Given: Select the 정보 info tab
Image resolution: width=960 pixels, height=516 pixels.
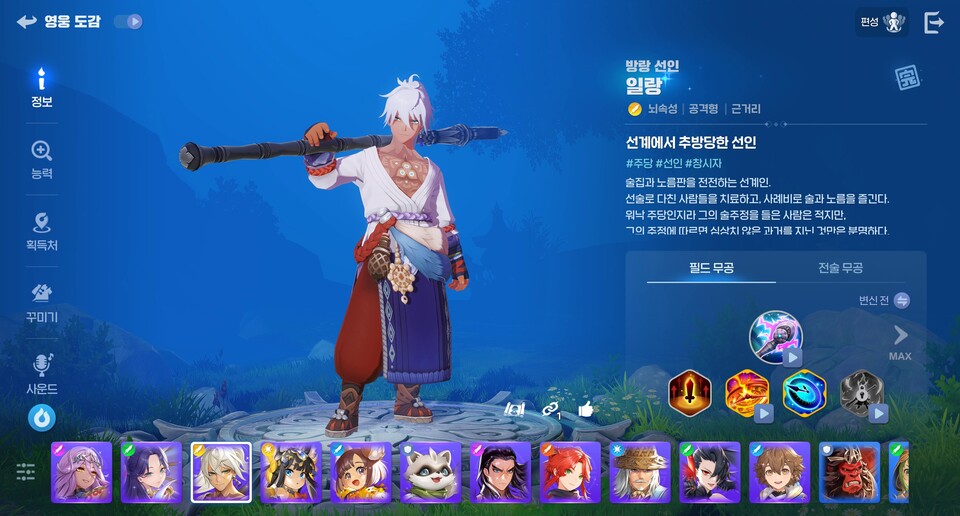Looking at the screenshot, I should pyautogui.click(x=41, y=88).
